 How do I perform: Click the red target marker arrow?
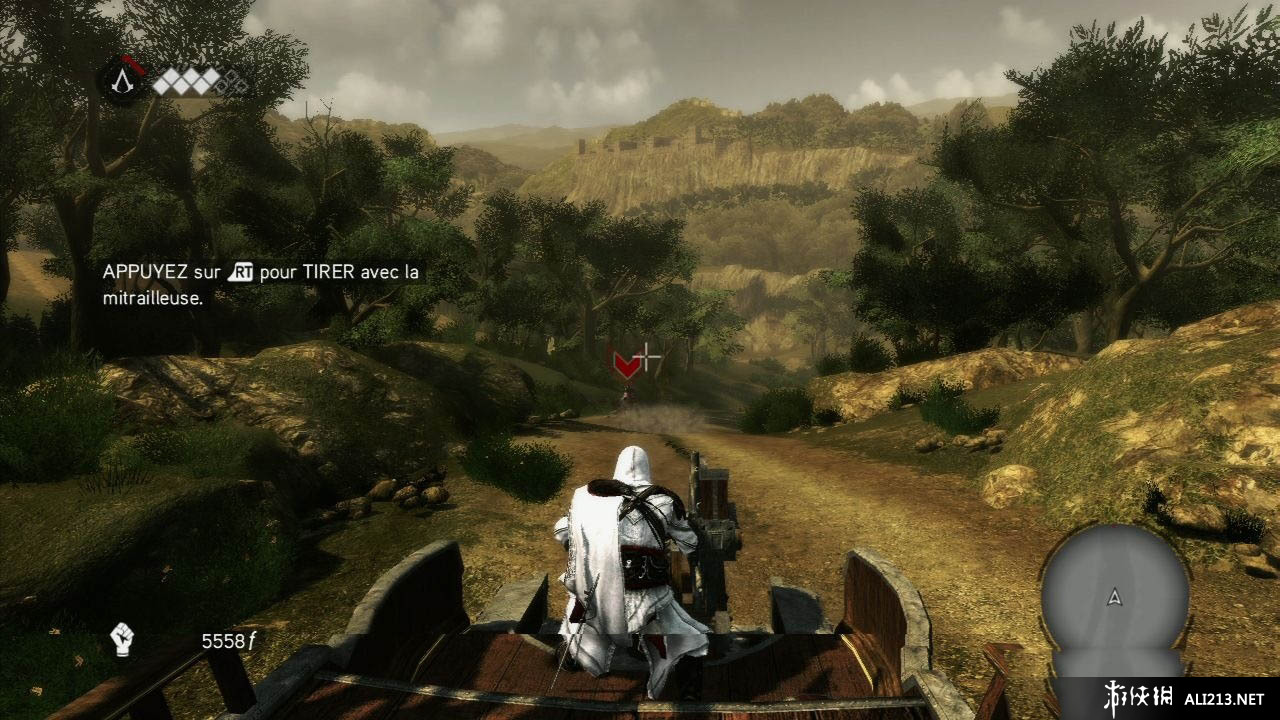pos(626,365)
